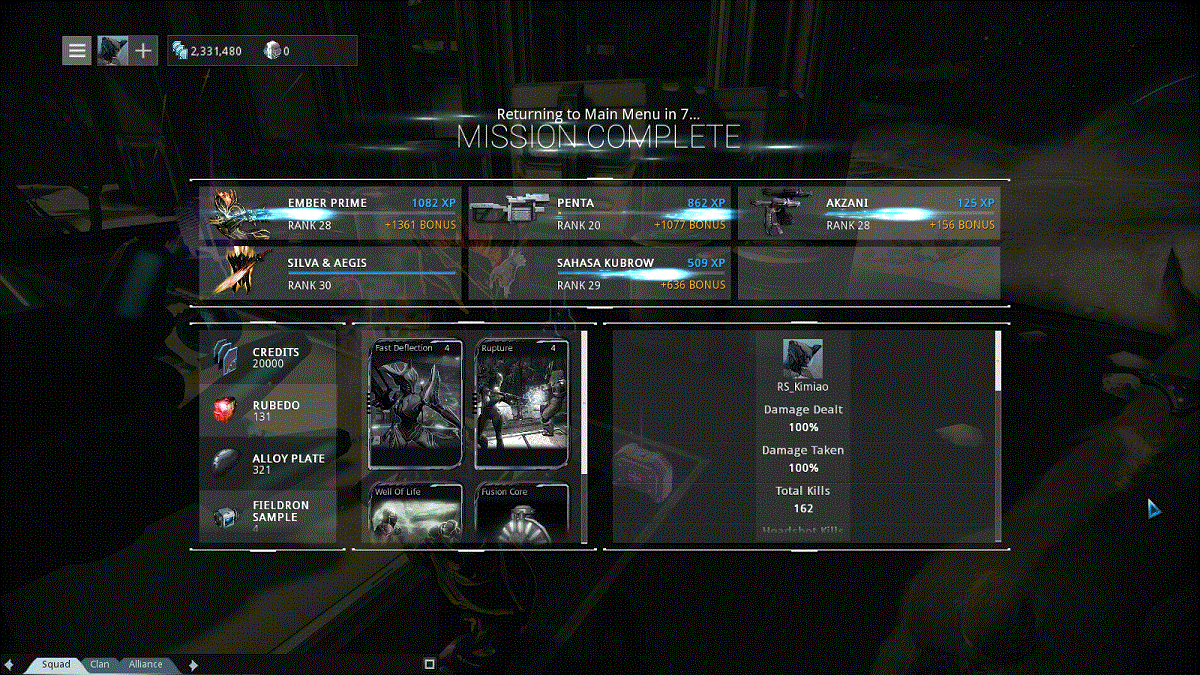Inspect the Rupture mod card
Viewport: 1200px width, 675px height.
(x=522, y=404)
